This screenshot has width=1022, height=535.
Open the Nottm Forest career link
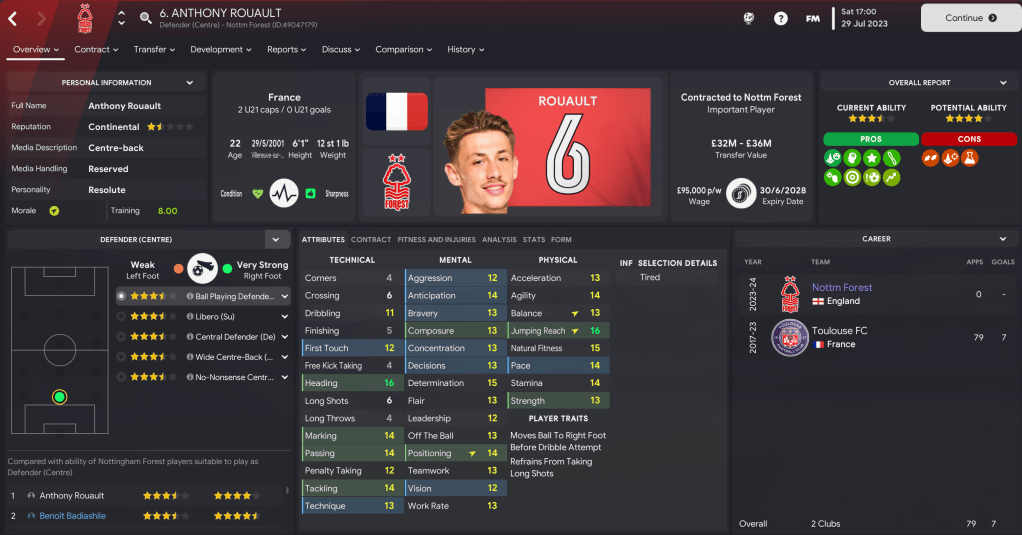841,287
